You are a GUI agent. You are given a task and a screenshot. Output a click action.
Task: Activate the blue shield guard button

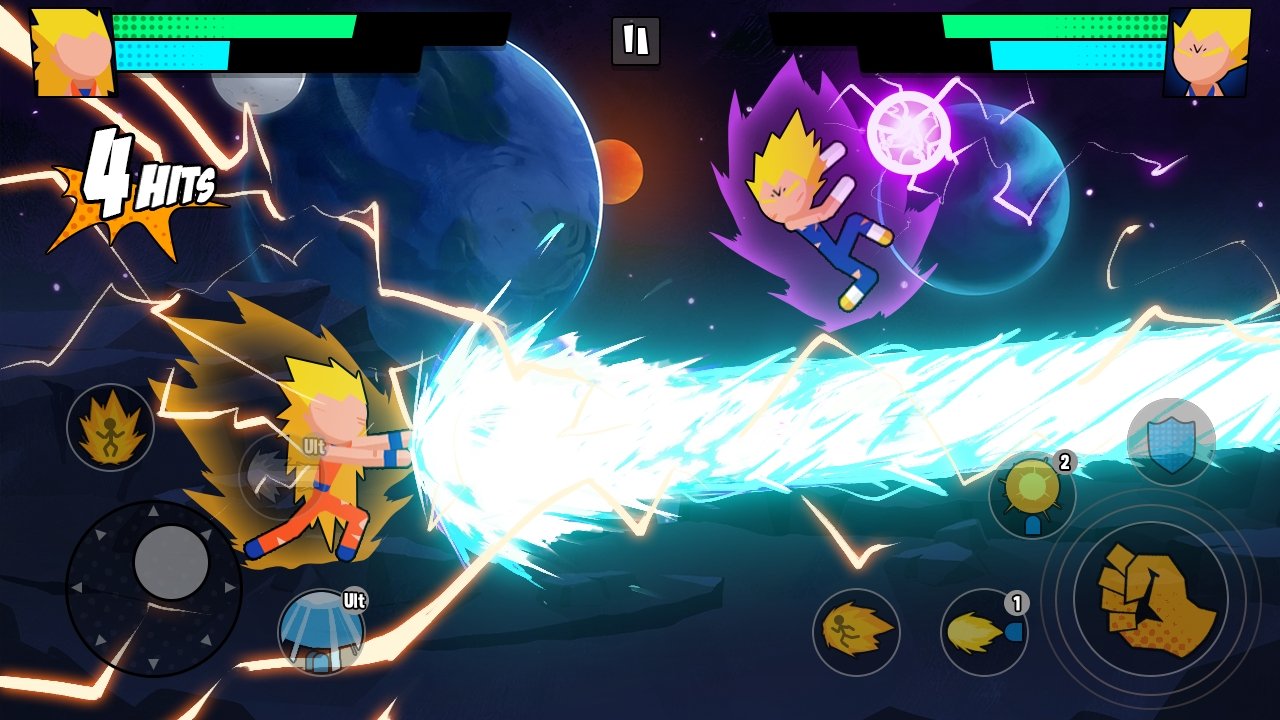tap(1171, 442)
